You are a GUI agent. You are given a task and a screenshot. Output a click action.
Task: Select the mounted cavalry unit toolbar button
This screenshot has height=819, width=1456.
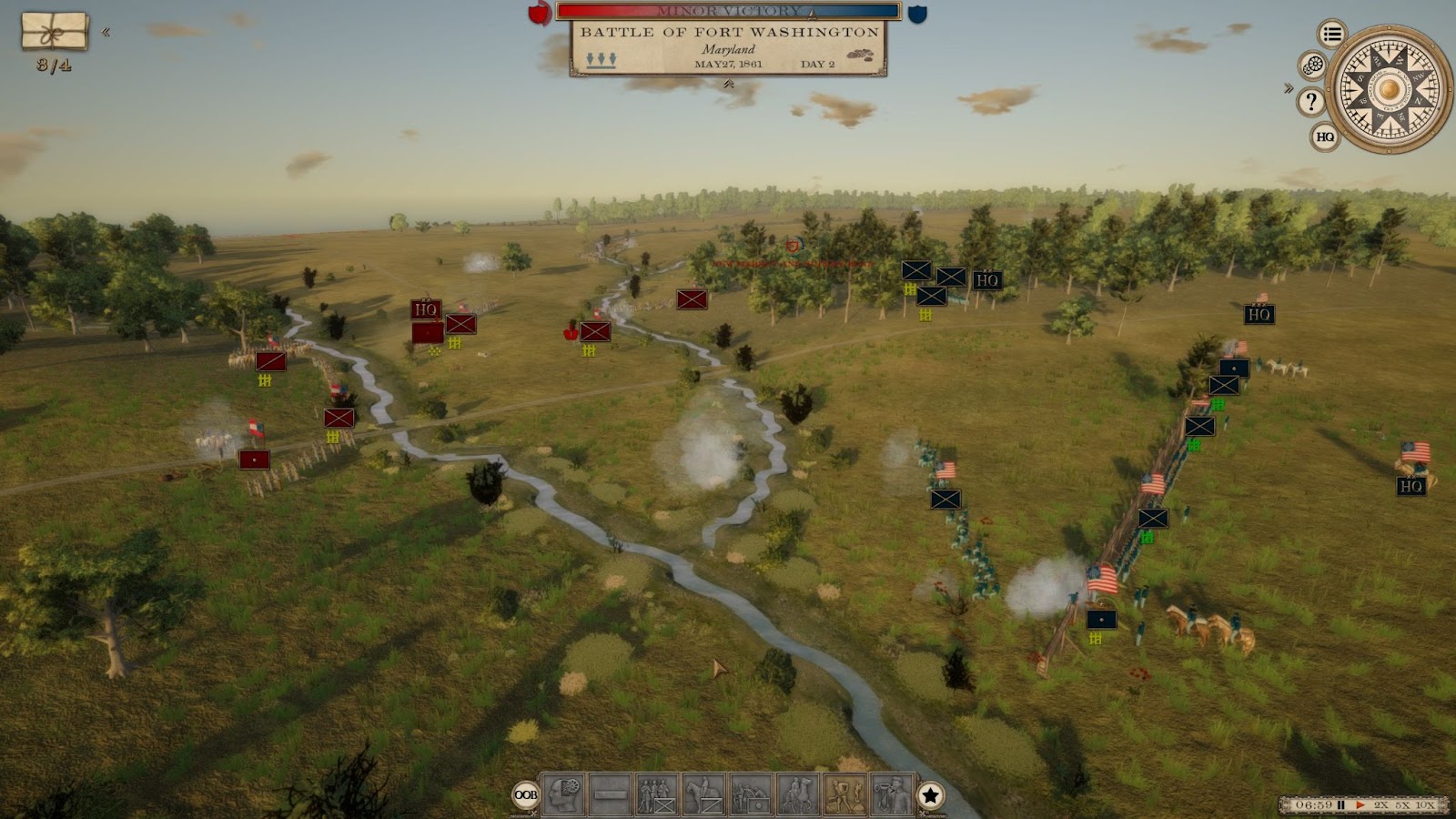coord(704,794)
